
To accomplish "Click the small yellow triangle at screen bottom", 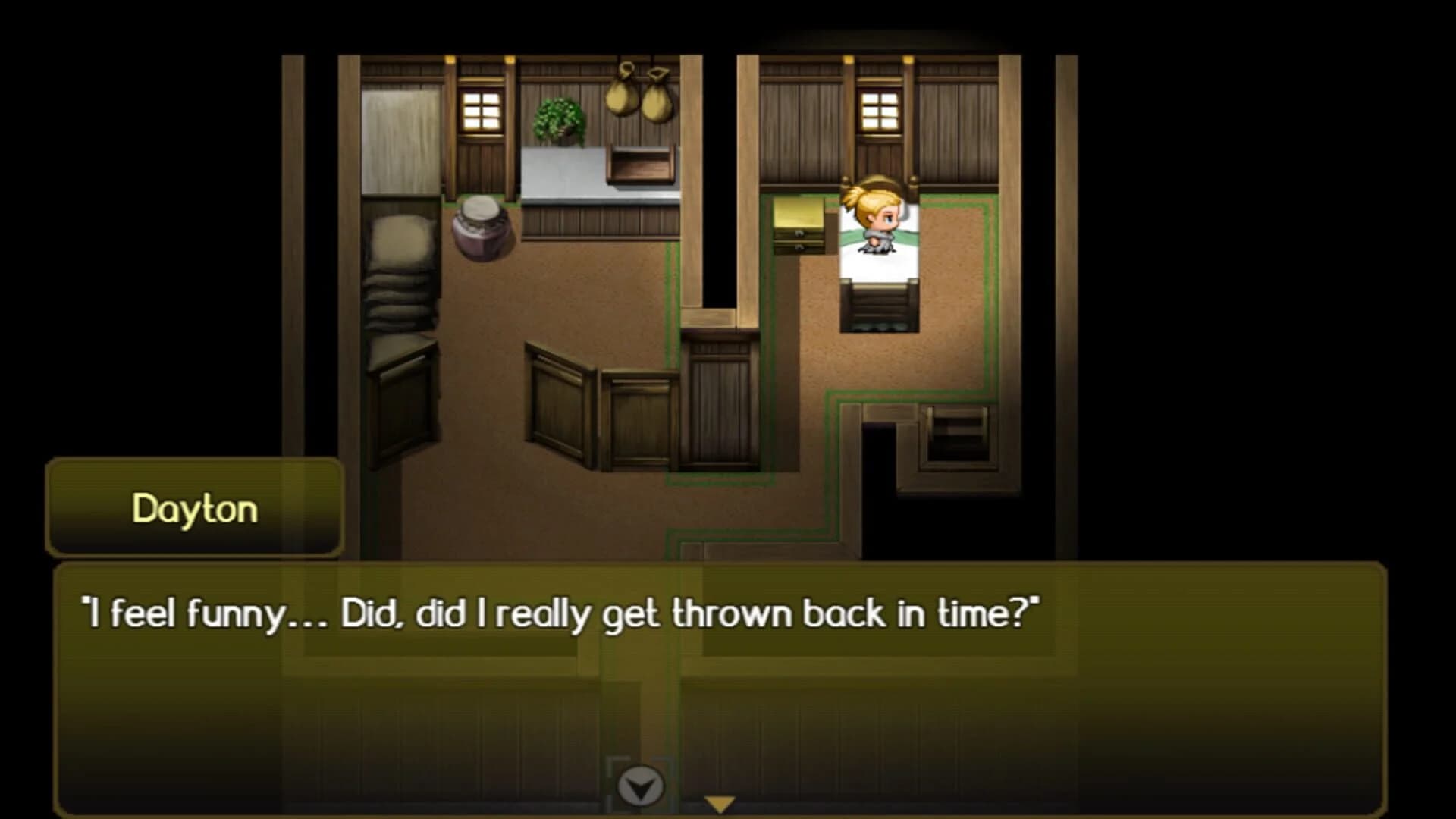I will pyautogui.click(x=719, y=801).
